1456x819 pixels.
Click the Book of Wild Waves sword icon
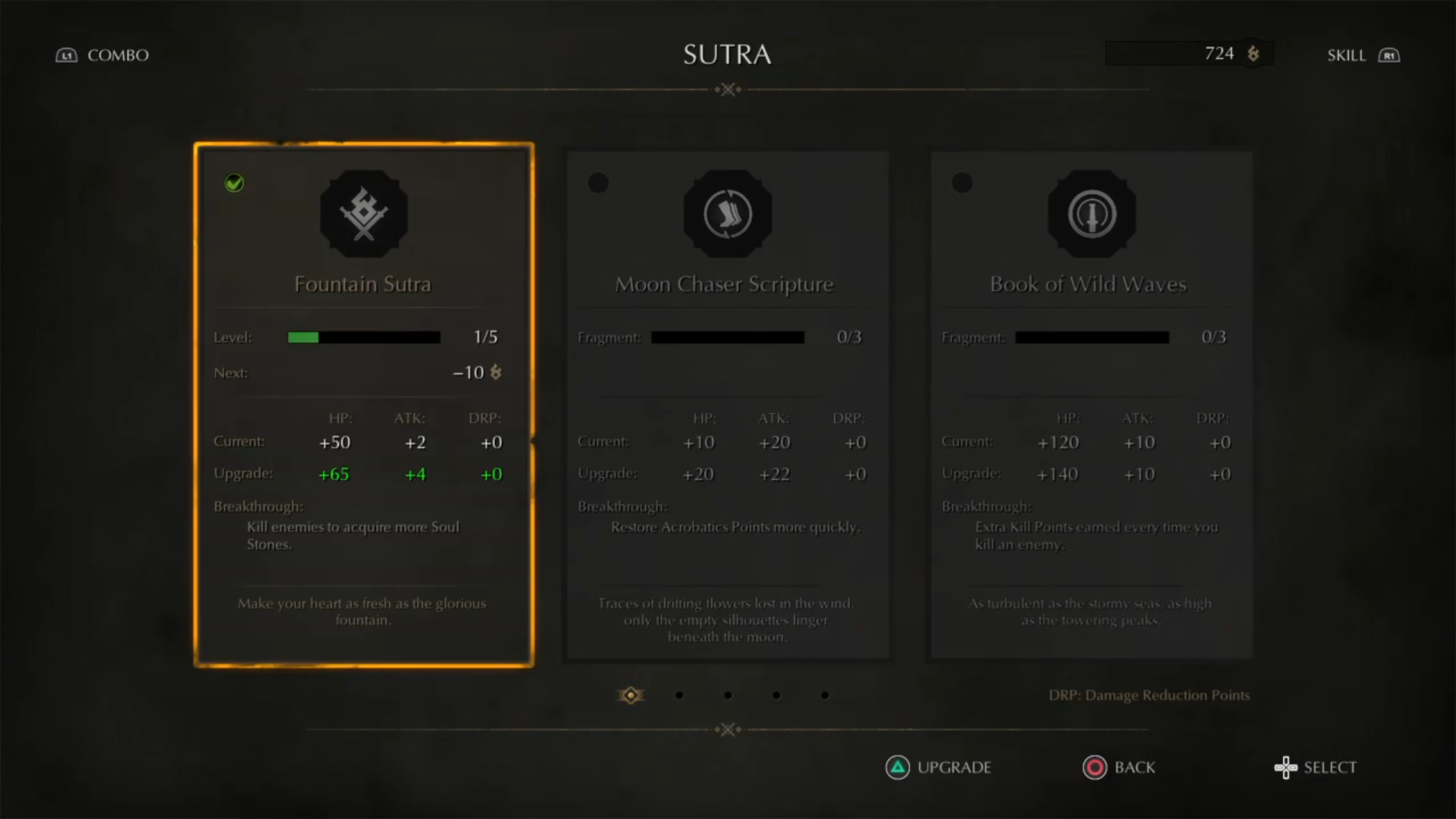[x=1091, y=214]
